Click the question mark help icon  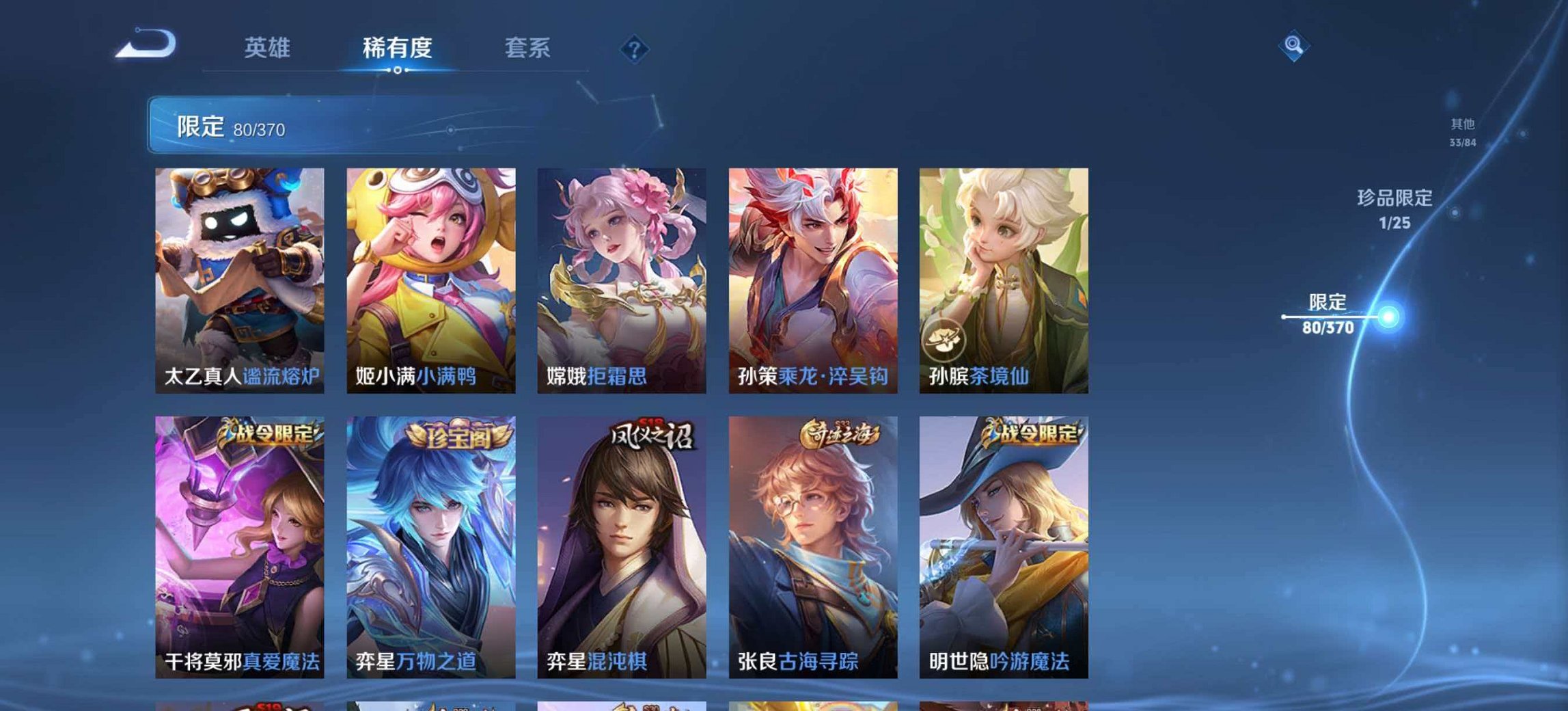633,48
